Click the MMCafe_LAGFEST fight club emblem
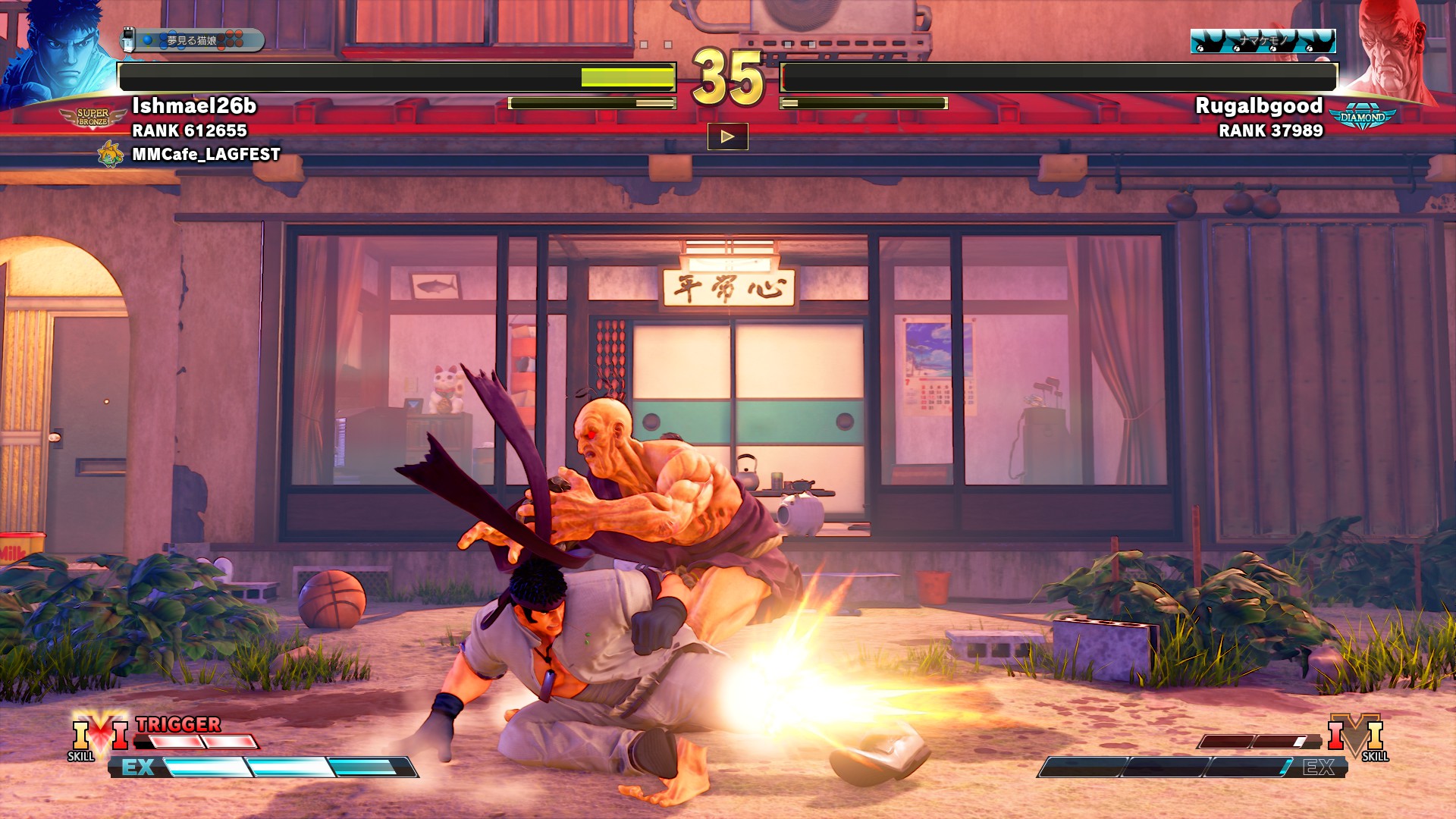The width and height of the screenshot is (1456, 819). tap(111, 154)
